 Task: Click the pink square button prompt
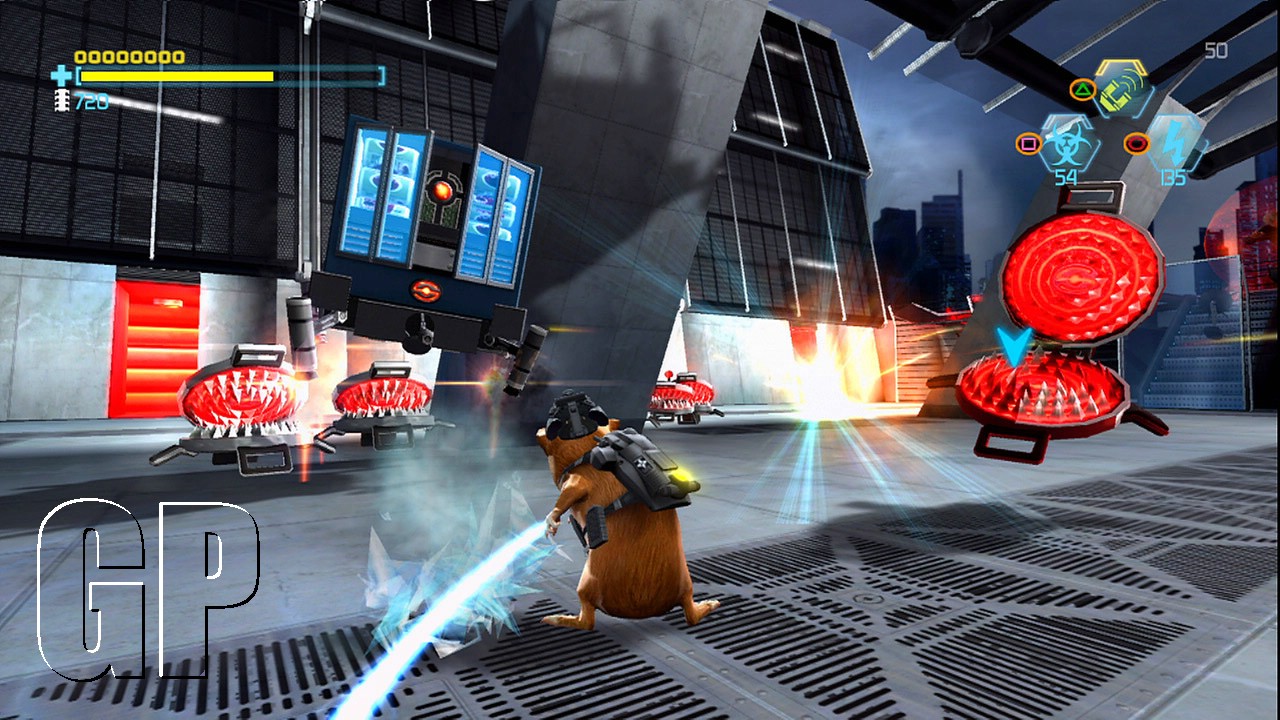(x=1029, y=143)
